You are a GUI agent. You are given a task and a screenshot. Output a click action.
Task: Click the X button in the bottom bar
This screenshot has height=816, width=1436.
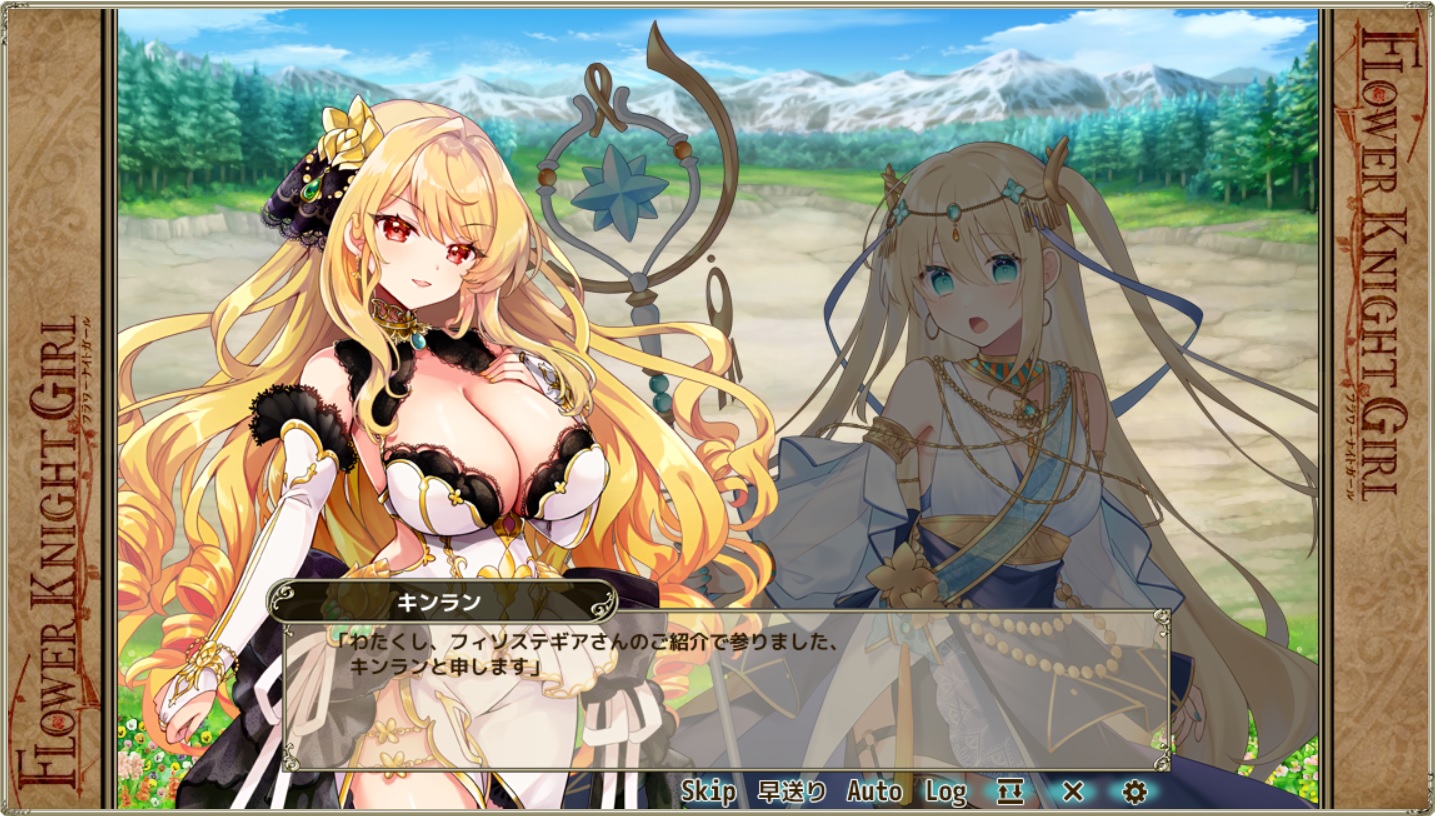click(x=1072, y=792)
